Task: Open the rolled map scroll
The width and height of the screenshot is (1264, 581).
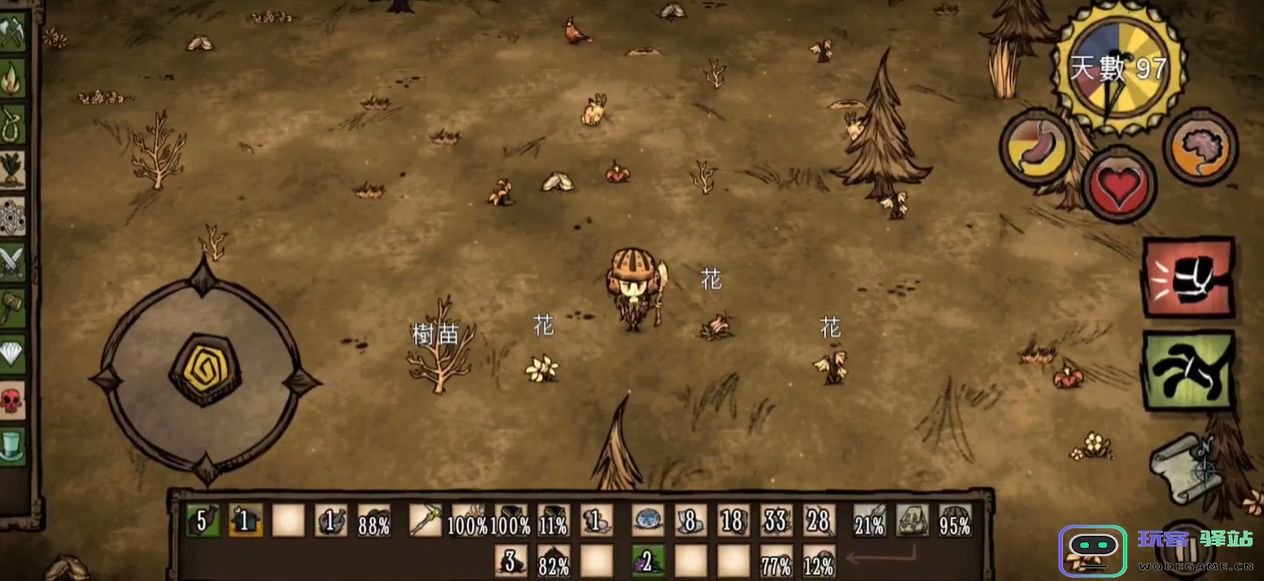Action: [1186, 467]
